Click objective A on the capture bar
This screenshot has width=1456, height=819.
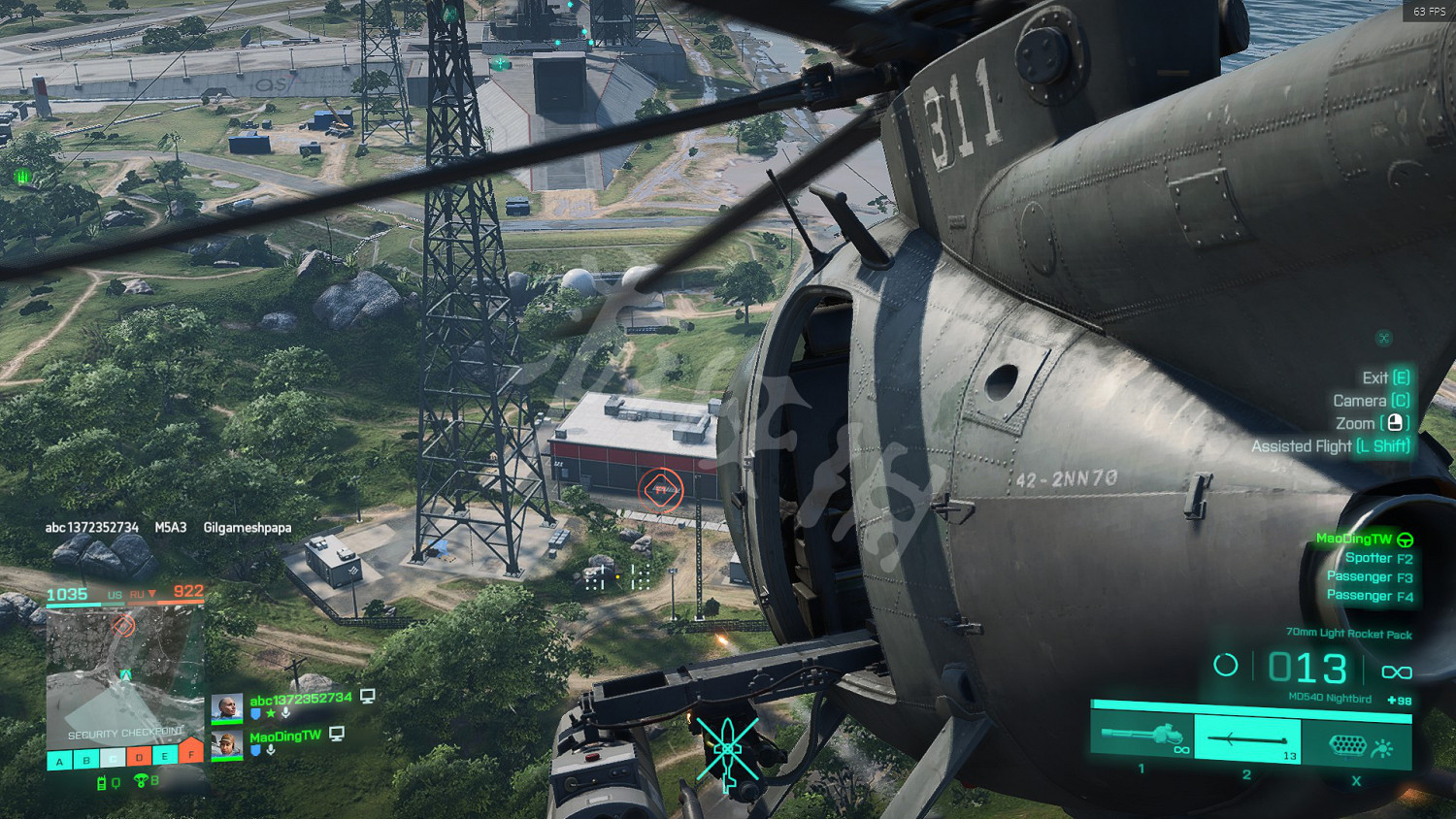tap(59, 761)
